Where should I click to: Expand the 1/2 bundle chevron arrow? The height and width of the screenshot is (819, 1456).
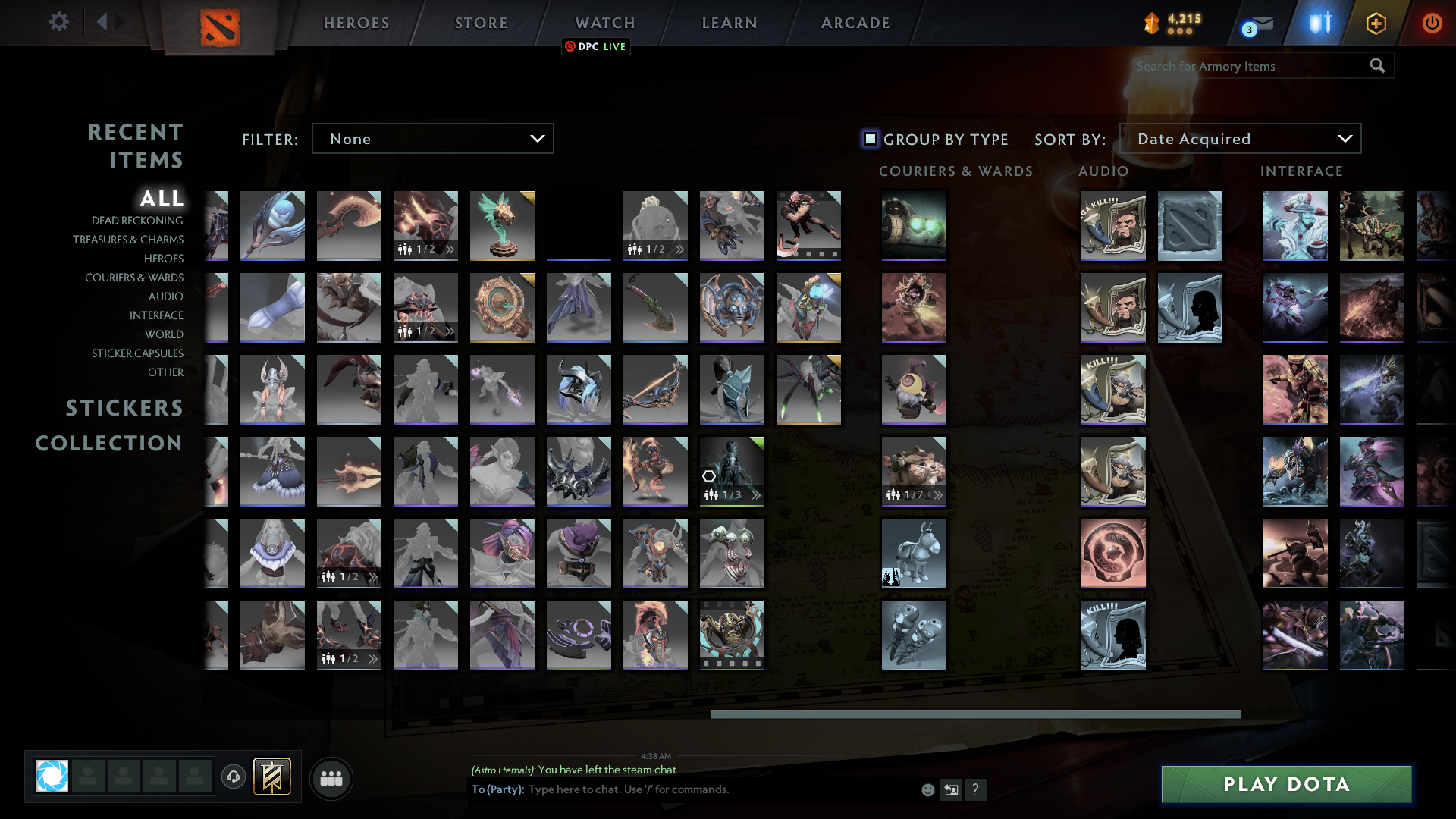pos(450,248)
